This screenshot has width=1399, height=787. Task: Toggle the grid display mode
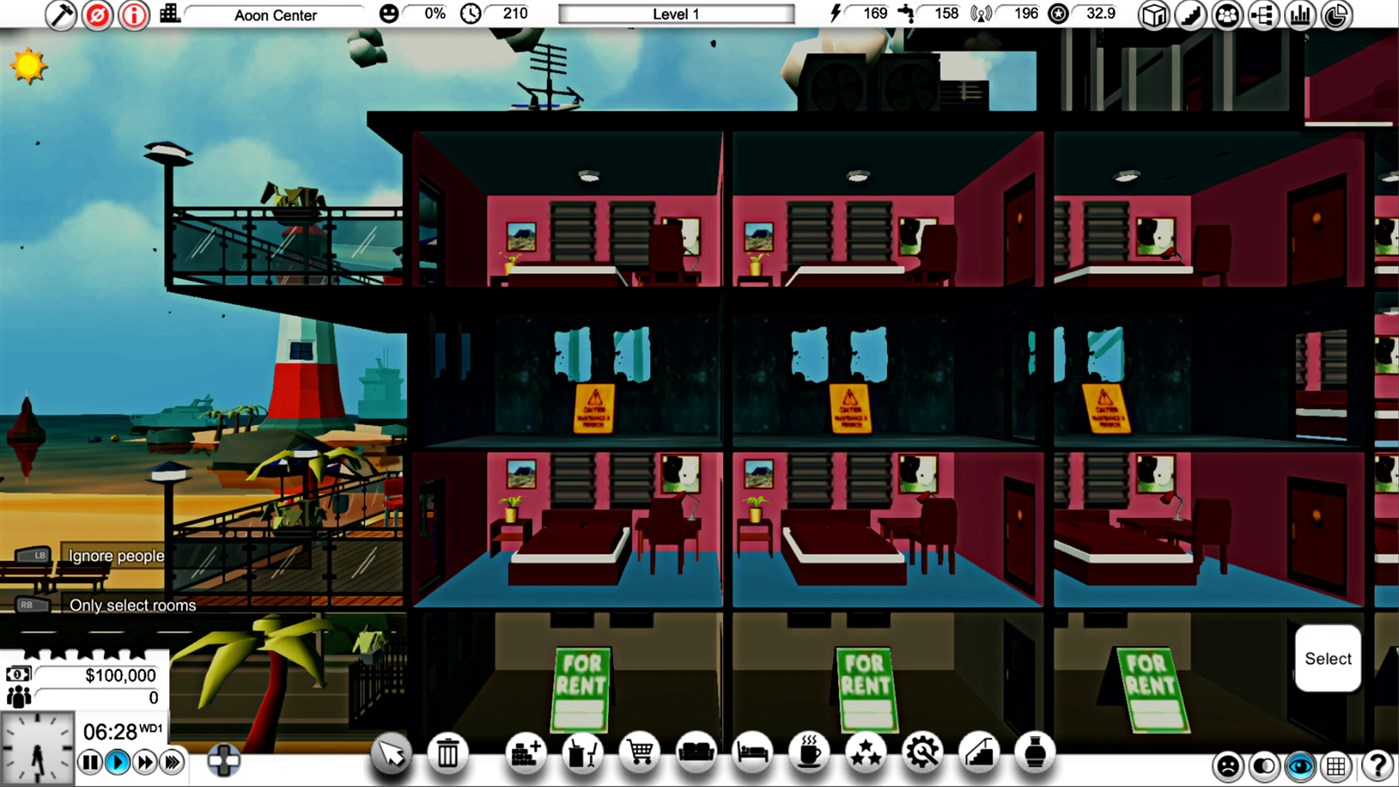pyautogui.click(x=1337, y=765)
